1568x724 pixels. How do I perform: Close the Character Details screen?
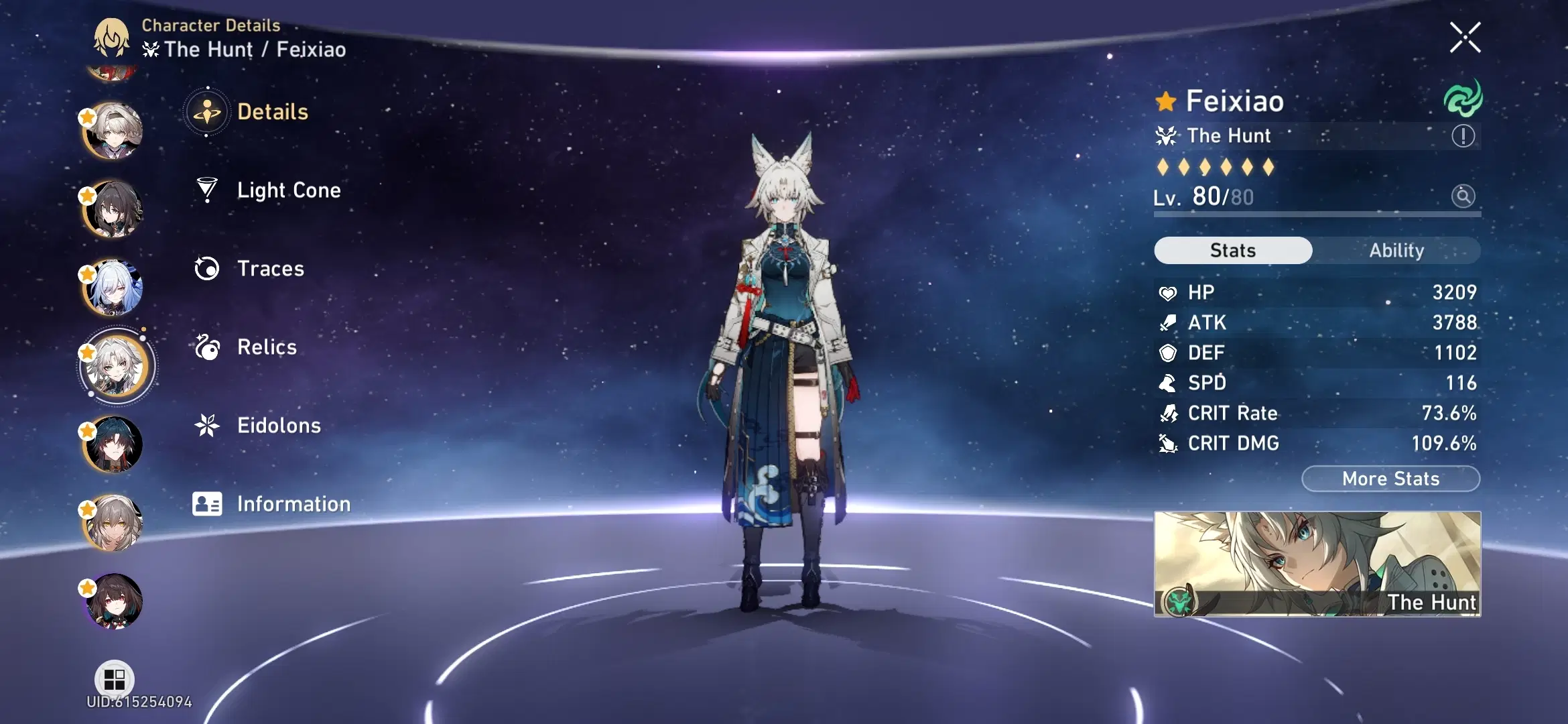[x=1465, y=37]
